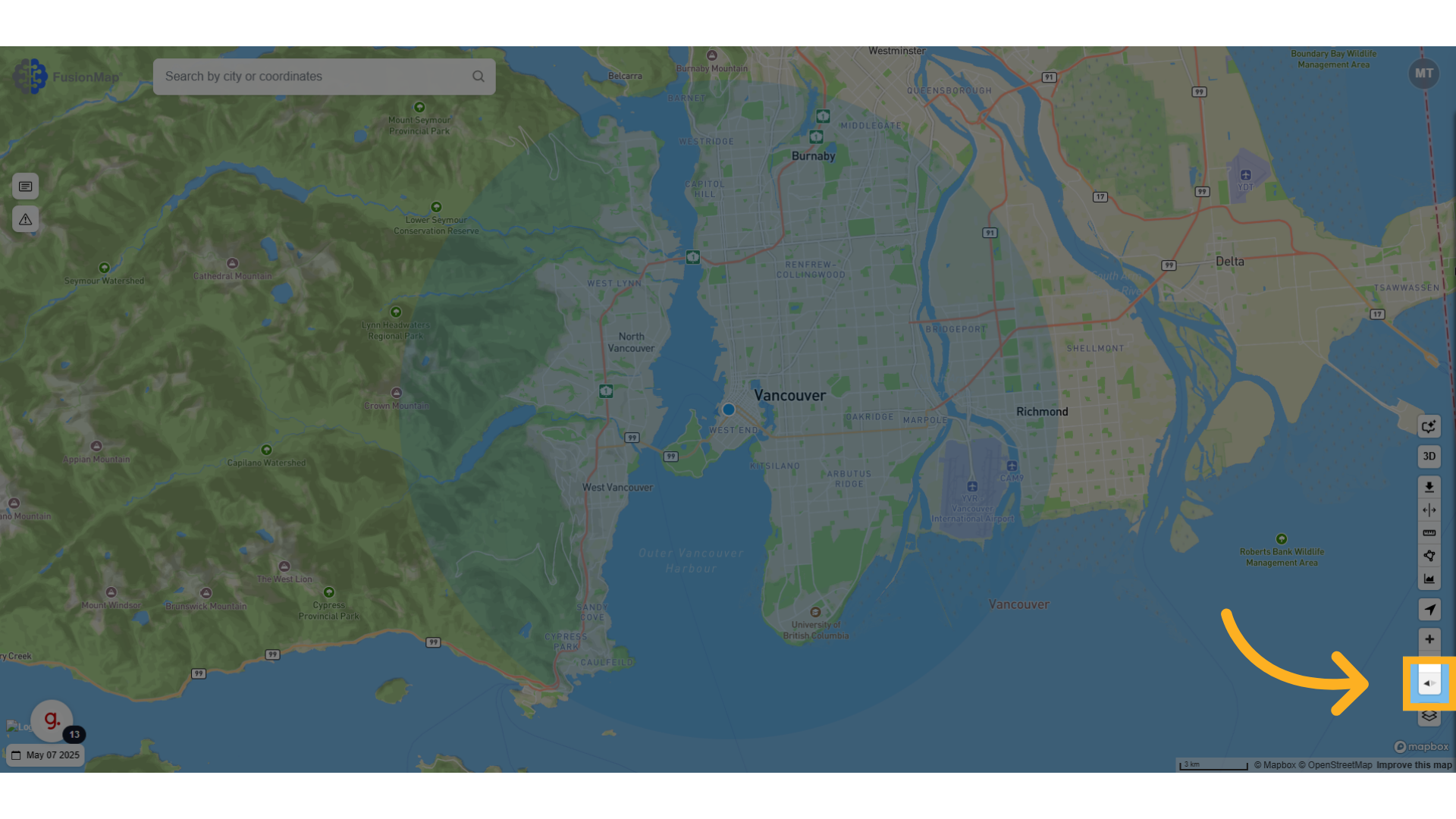This screenshot has height=819, width=1456.
Task: Download the current map view
Action: pos(1429,487)
